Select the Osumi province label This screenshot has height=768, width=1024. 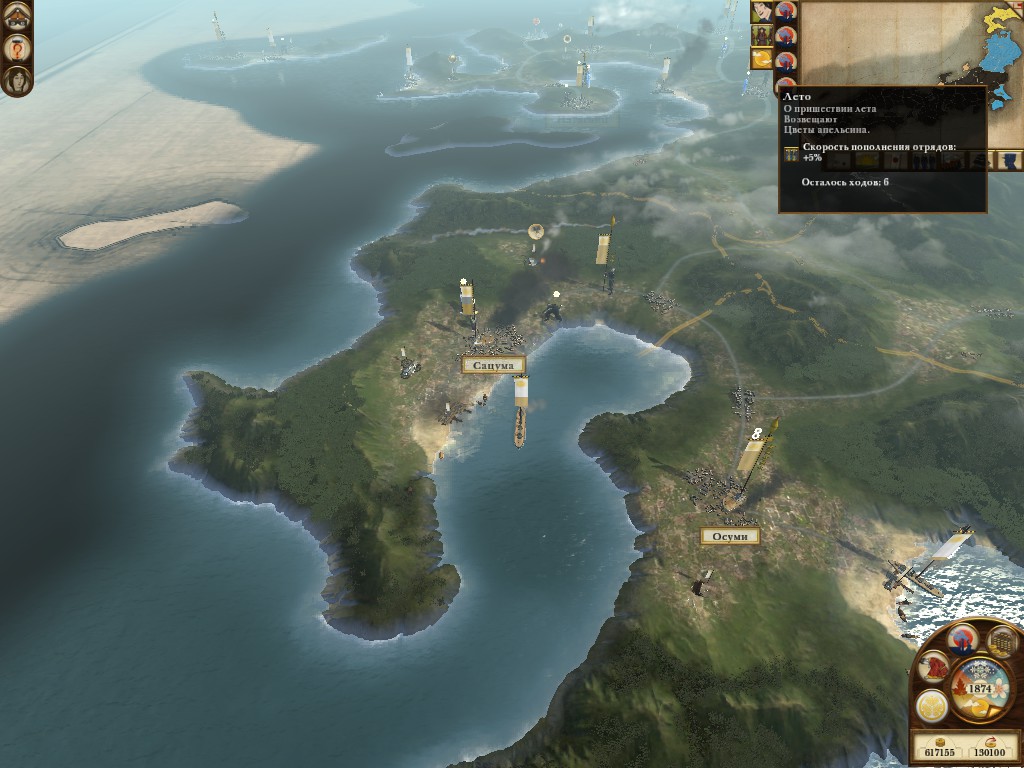tap(729, 536)
